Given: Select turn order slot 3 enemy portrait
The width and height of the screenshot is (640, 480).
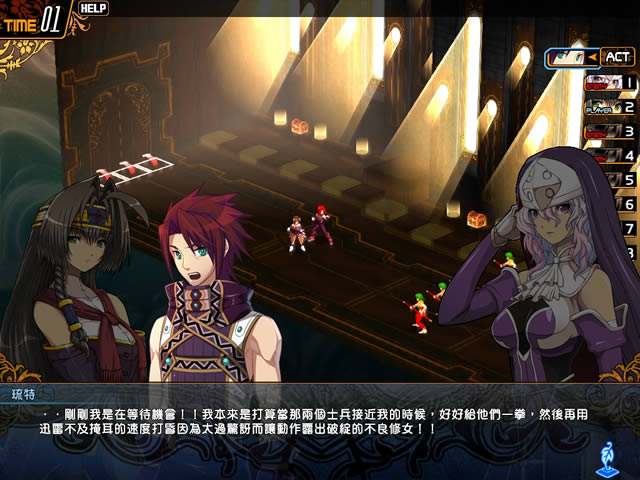Looking at the screenshot, I should pyautogui.click(x=603, y=131).
